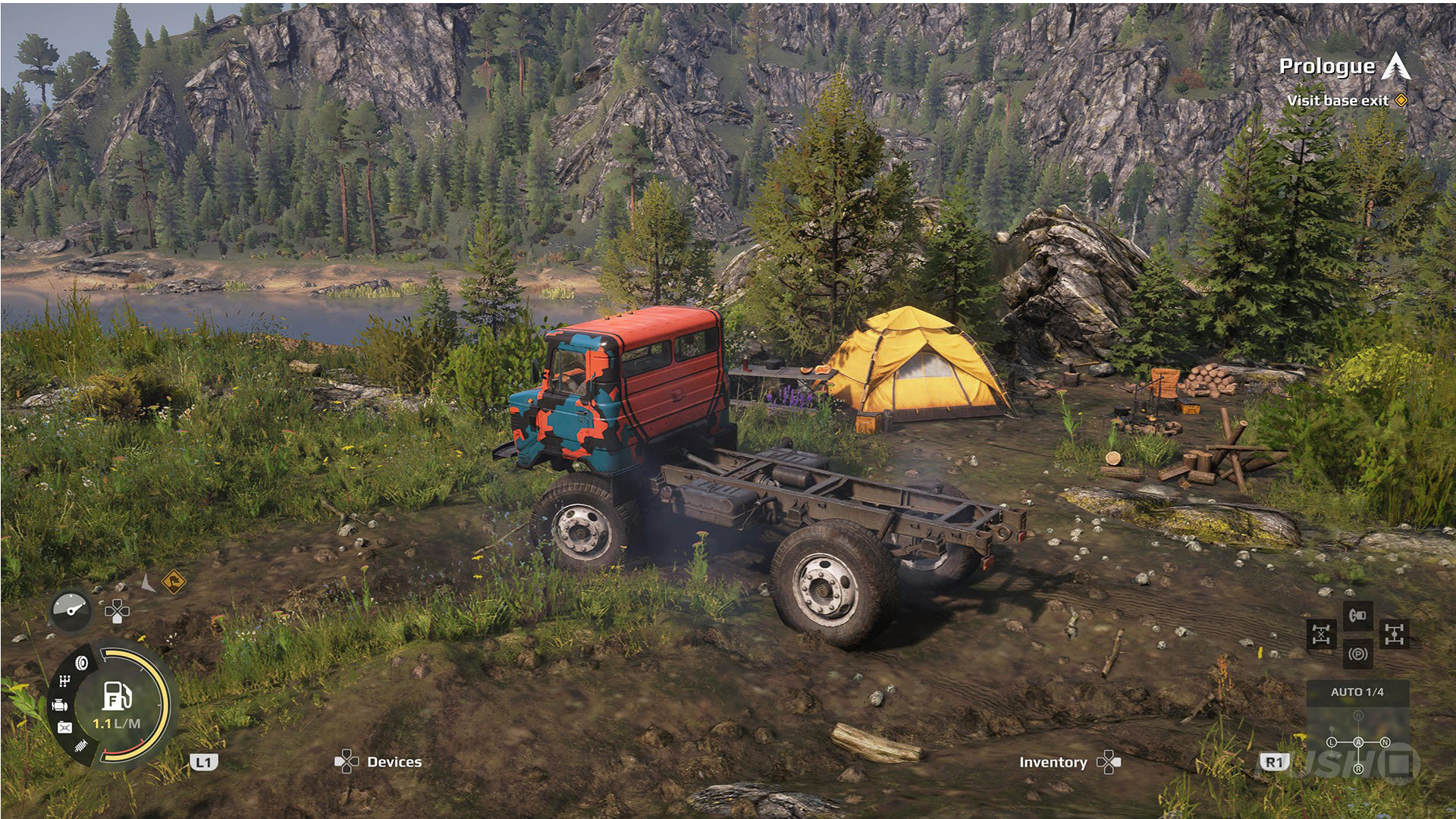Select the Visit base exit objective
This screenshot has width=1456, height=819.
tap(1338, 101)
